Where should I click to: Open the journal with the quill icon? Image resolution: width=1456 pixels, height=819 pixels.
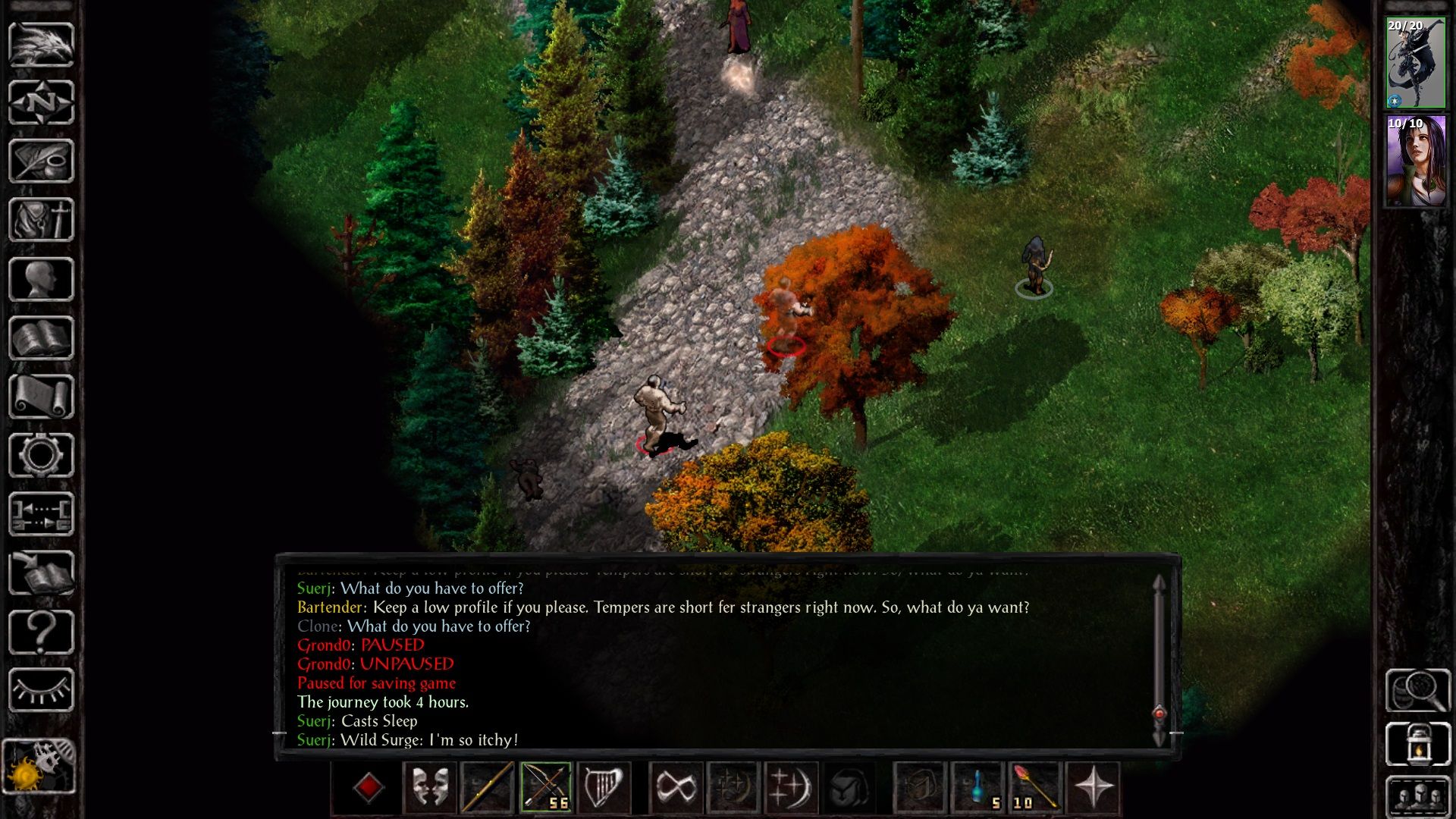point(41,161)
